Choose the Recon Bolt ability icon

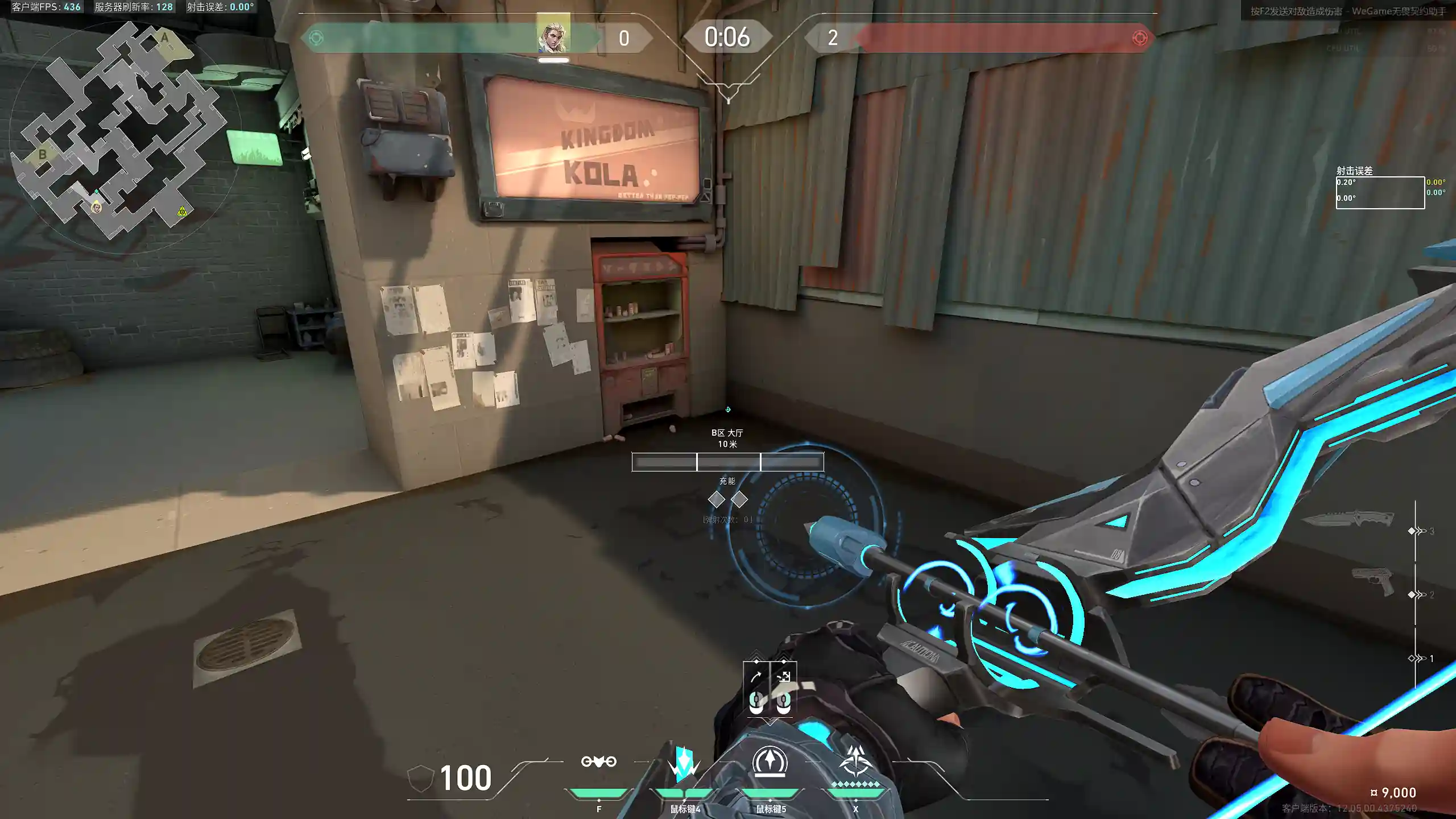[770, 762]
